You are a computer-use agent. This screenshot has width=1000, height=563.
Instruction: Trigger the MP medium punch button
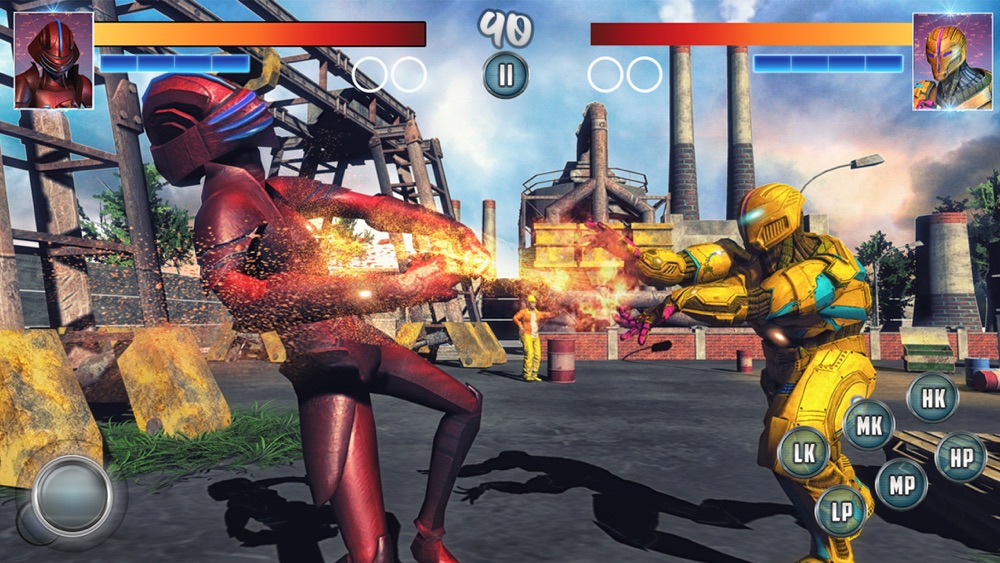[900, 484]
